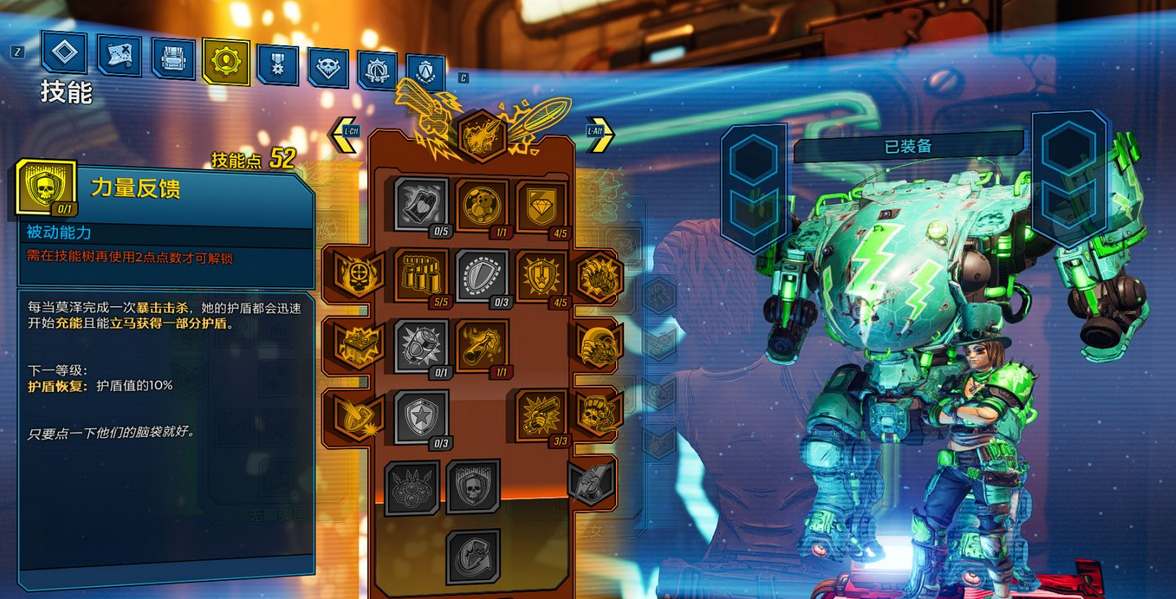Switch to the diamond icon tab
This screenshot has width=1176, height=599.
tap(64, 53)
